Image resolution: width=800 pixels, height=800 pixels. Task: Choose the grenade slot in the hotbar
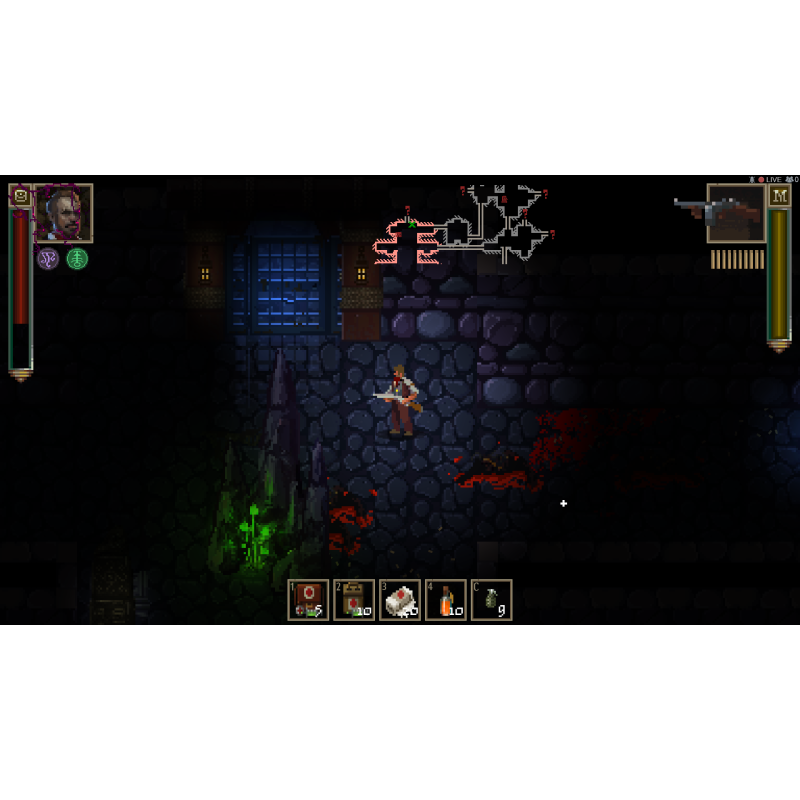pos(492,600)
